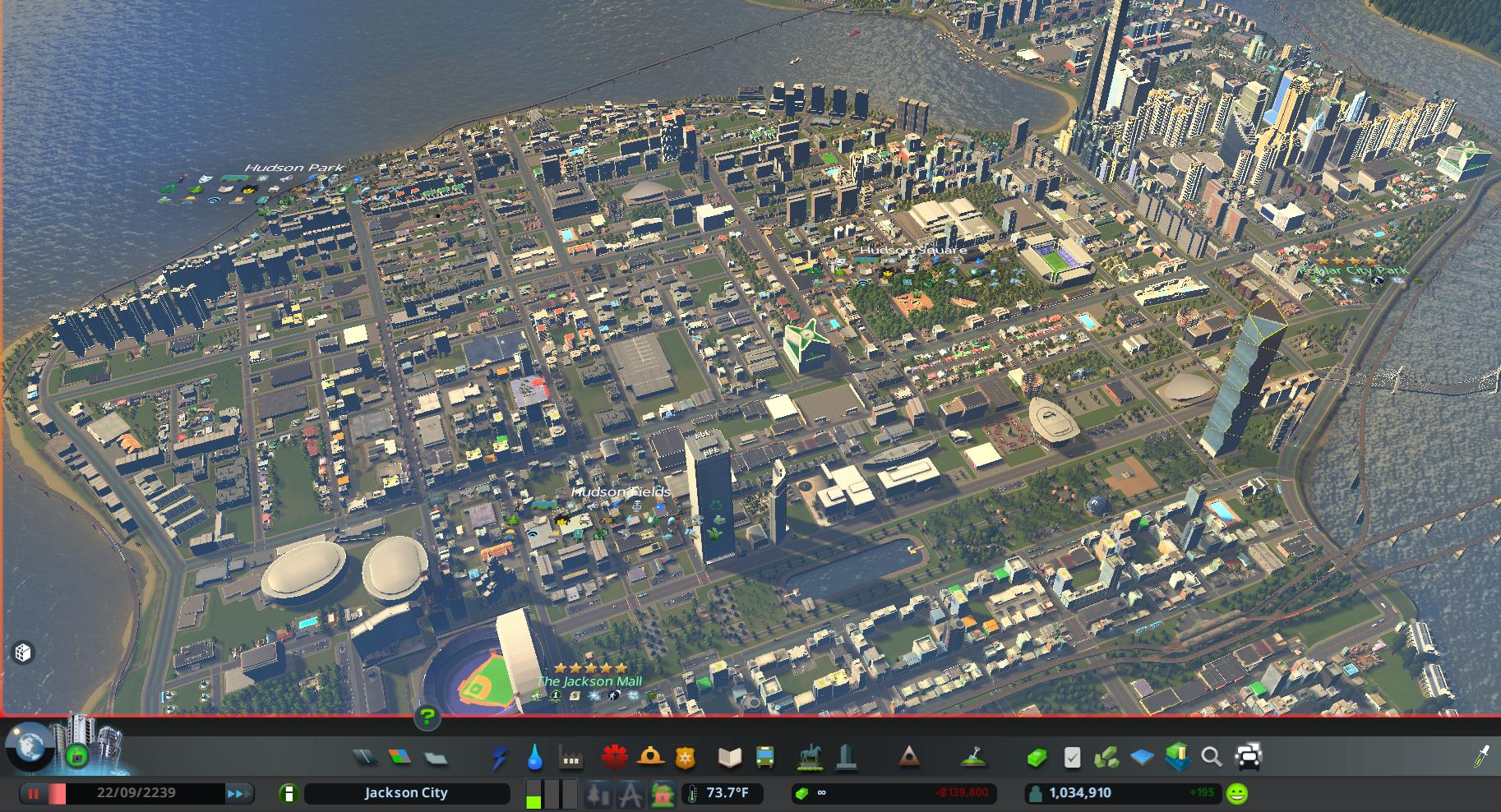The width and height of the screenshot is (1501, 812).
Task: Select the Landscaping shovel tool
Action: (973, 757)
